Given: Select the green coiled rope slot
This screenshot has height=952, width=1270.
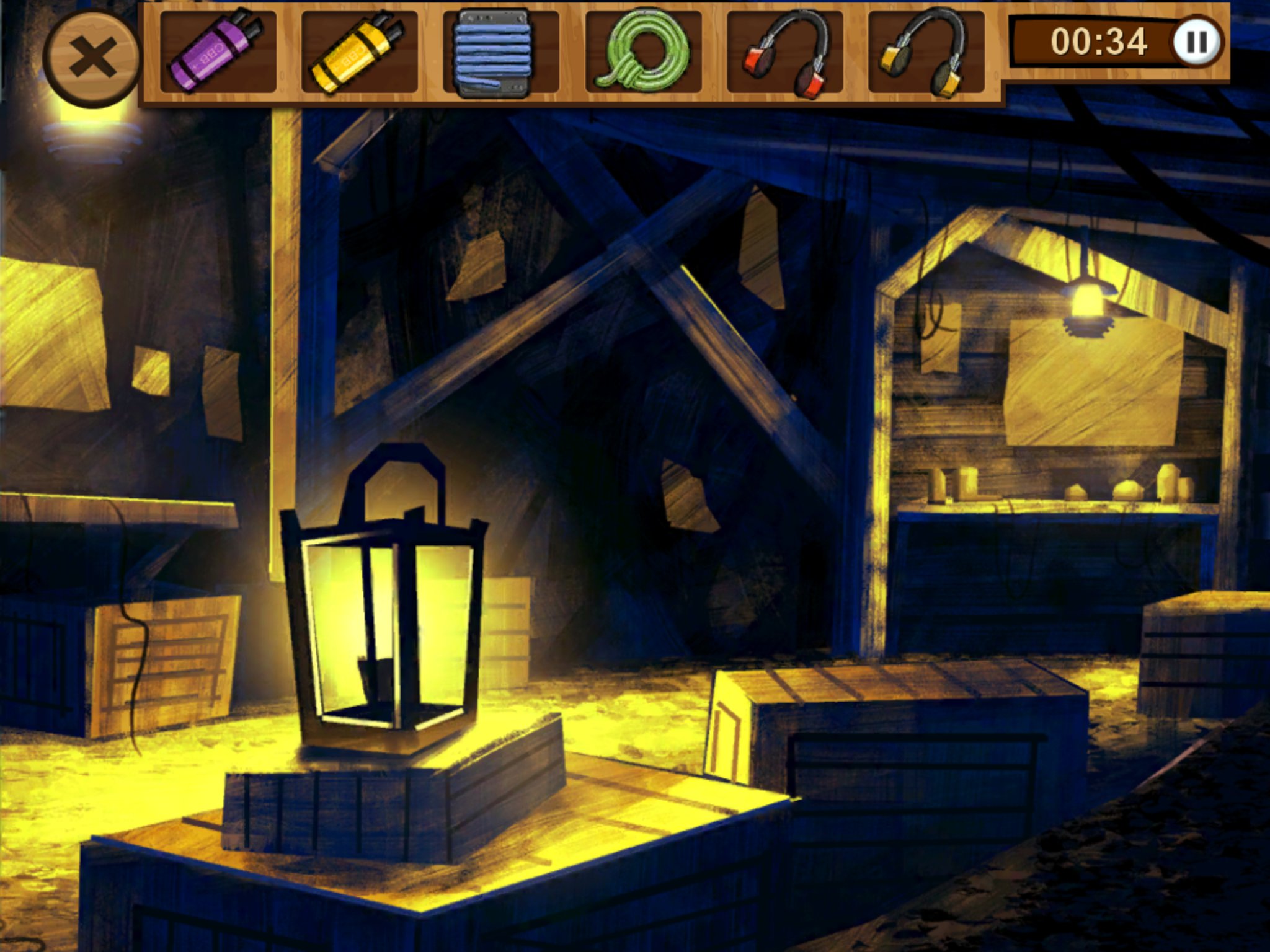Looking at the screenshot, I should 643,51.
